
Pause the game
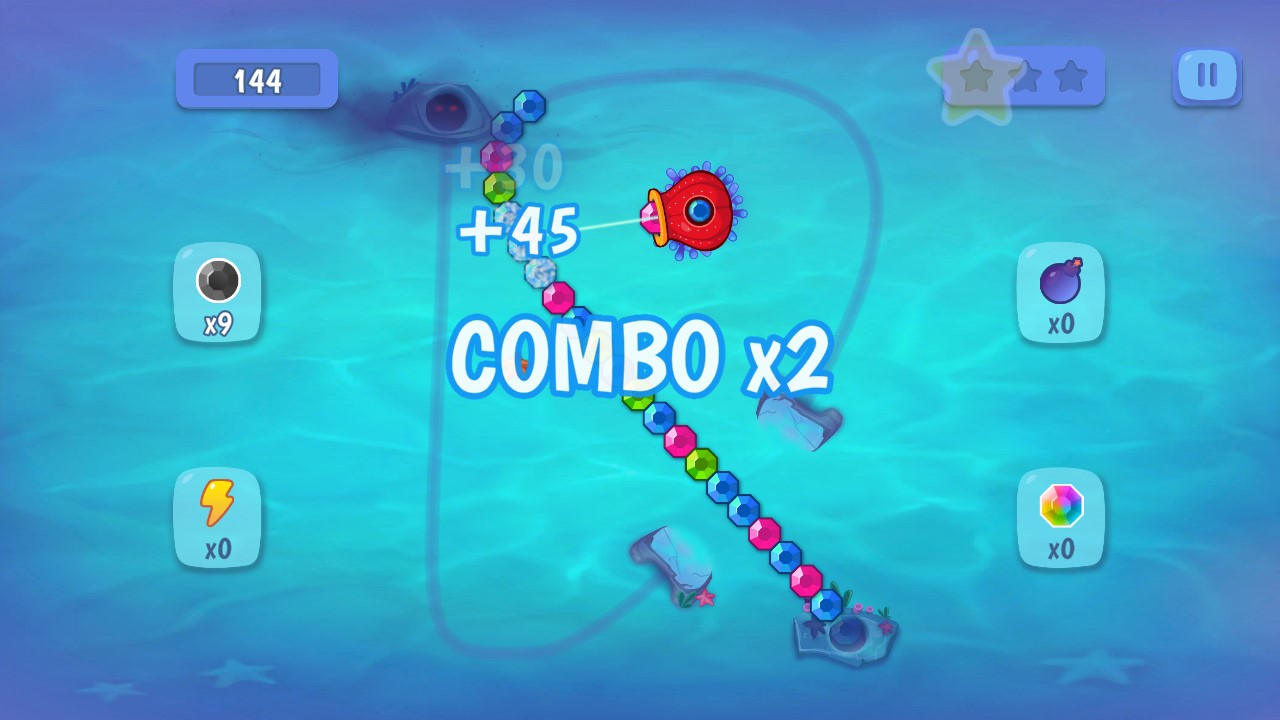point(1206,76)
